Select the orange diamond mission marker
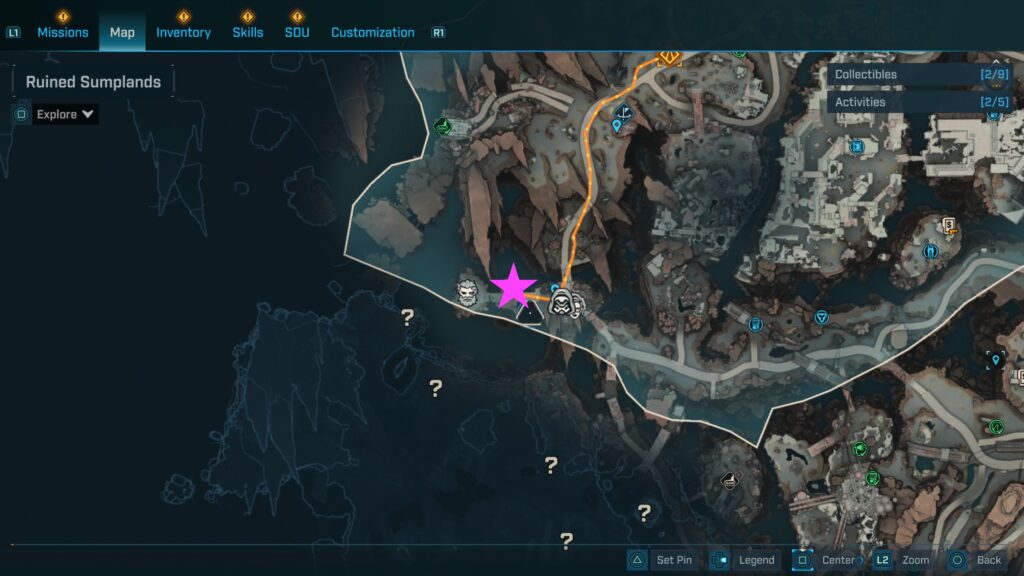 pos(669,57)
